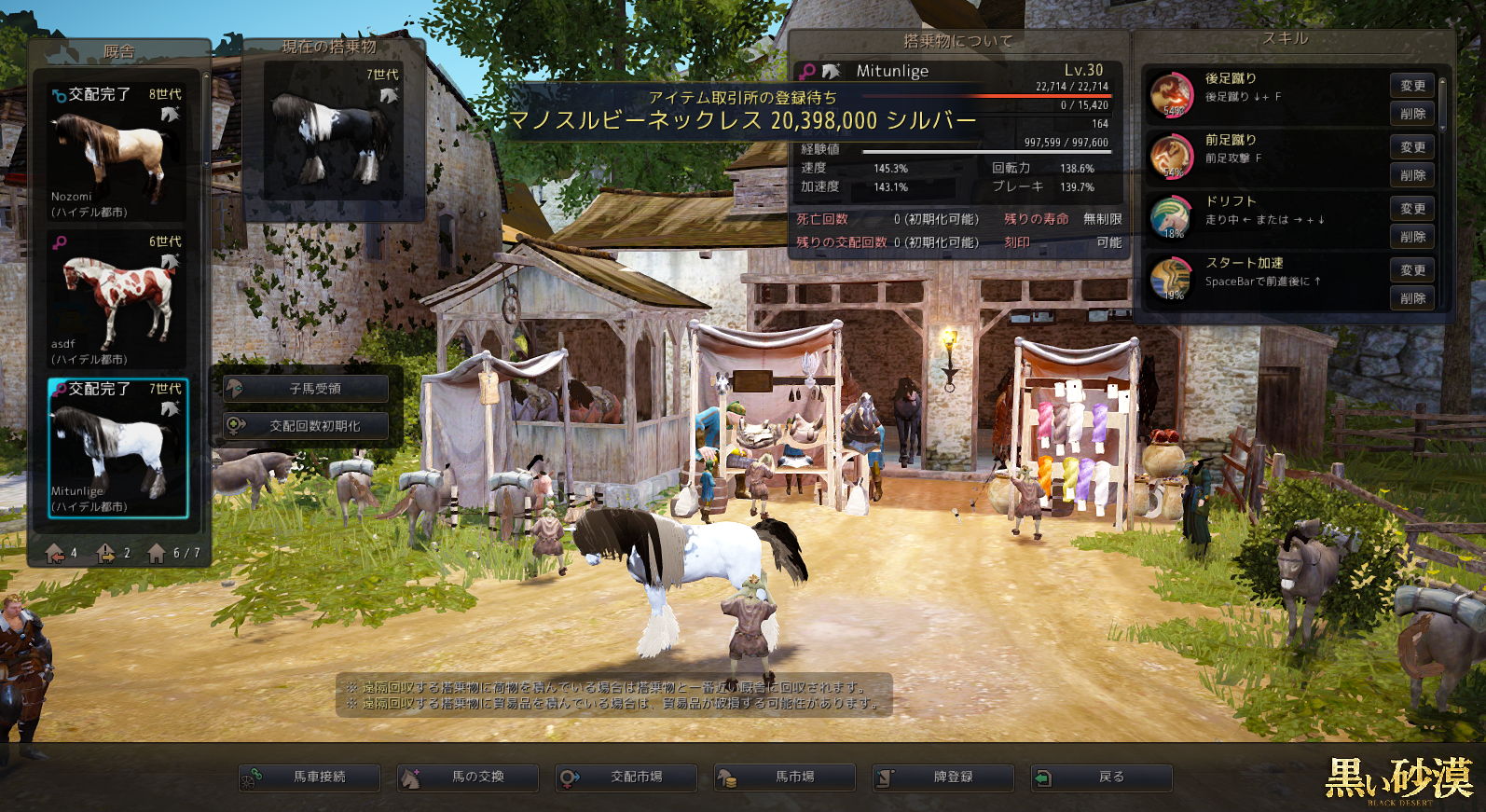Open the 交配市場 breeding market
This screenshot has height=812, width=1486.
point(626,777)
